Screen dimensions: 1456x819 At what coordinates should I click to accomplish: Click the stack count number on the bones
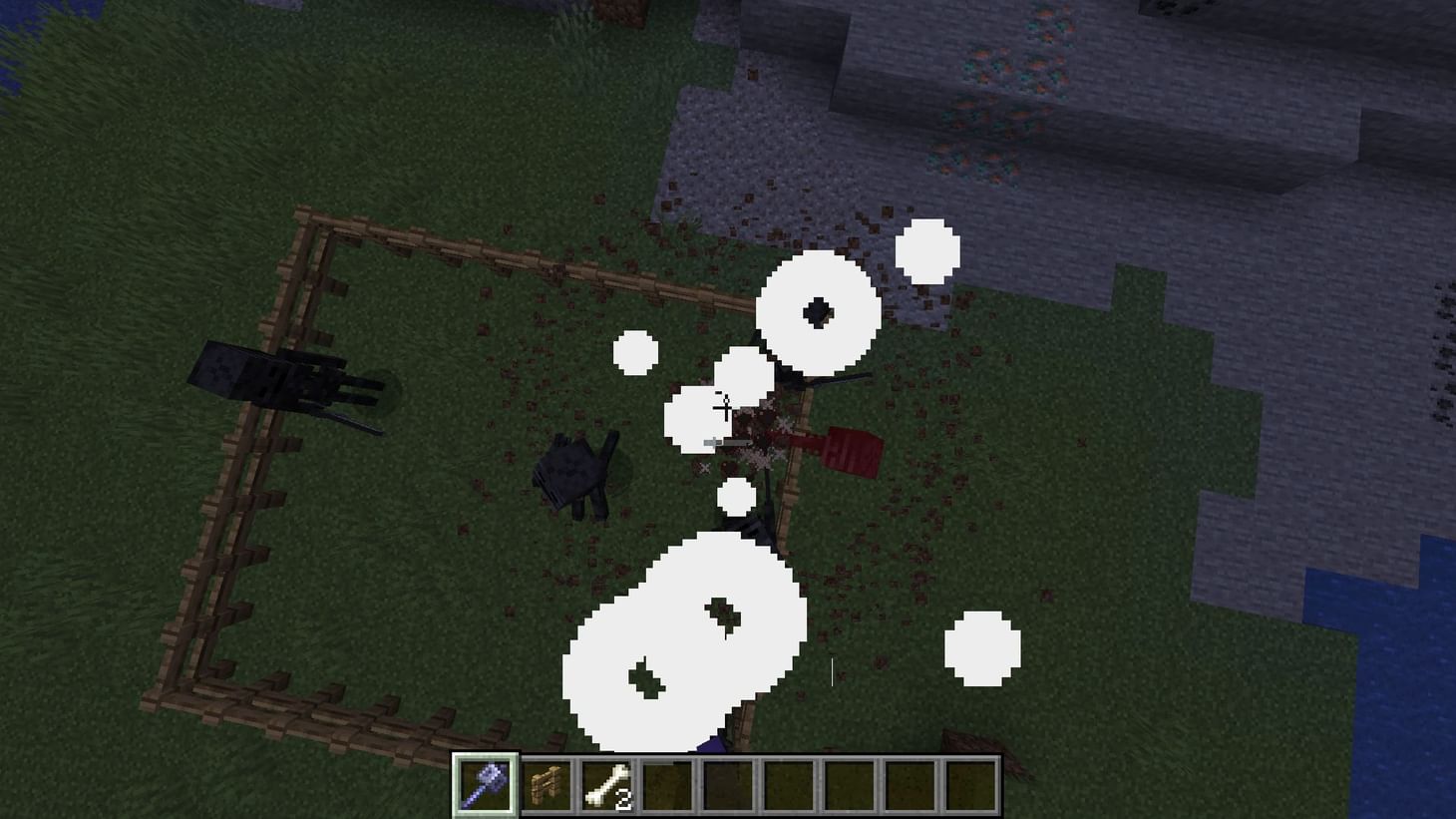(624, 799)
